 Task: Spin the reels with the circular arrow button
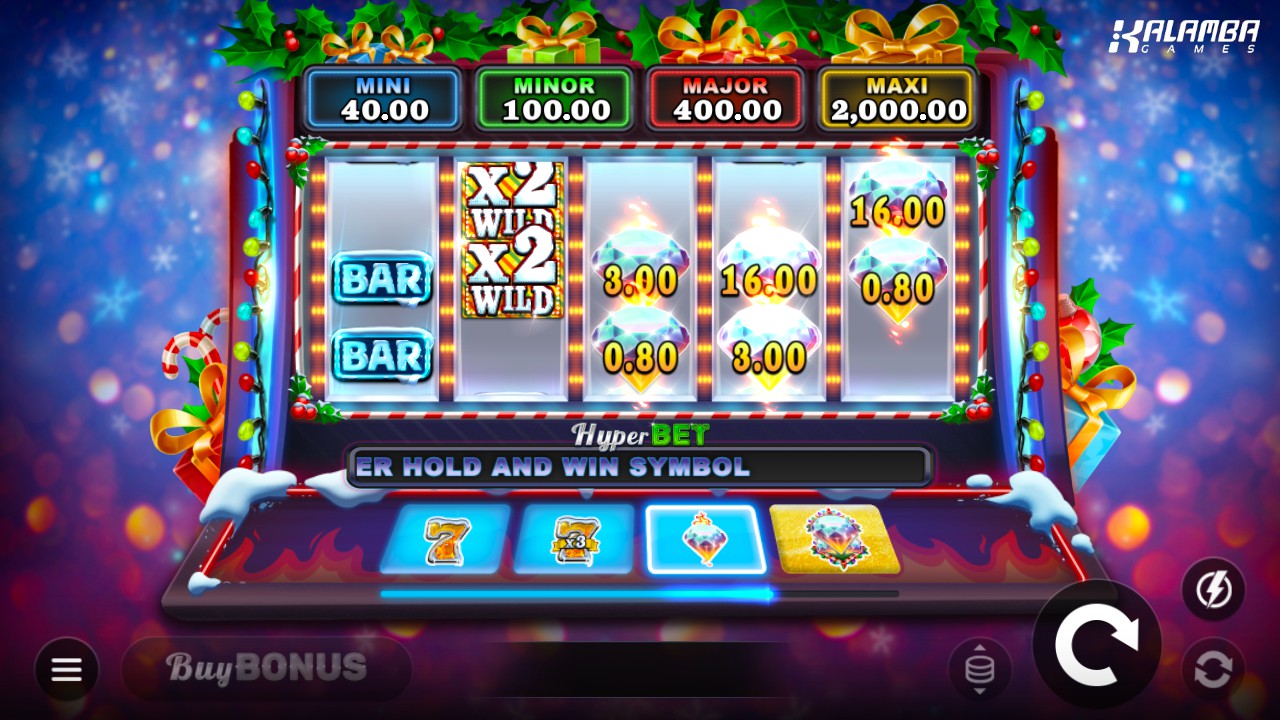pyautogui.click(x=1096, y=645)
